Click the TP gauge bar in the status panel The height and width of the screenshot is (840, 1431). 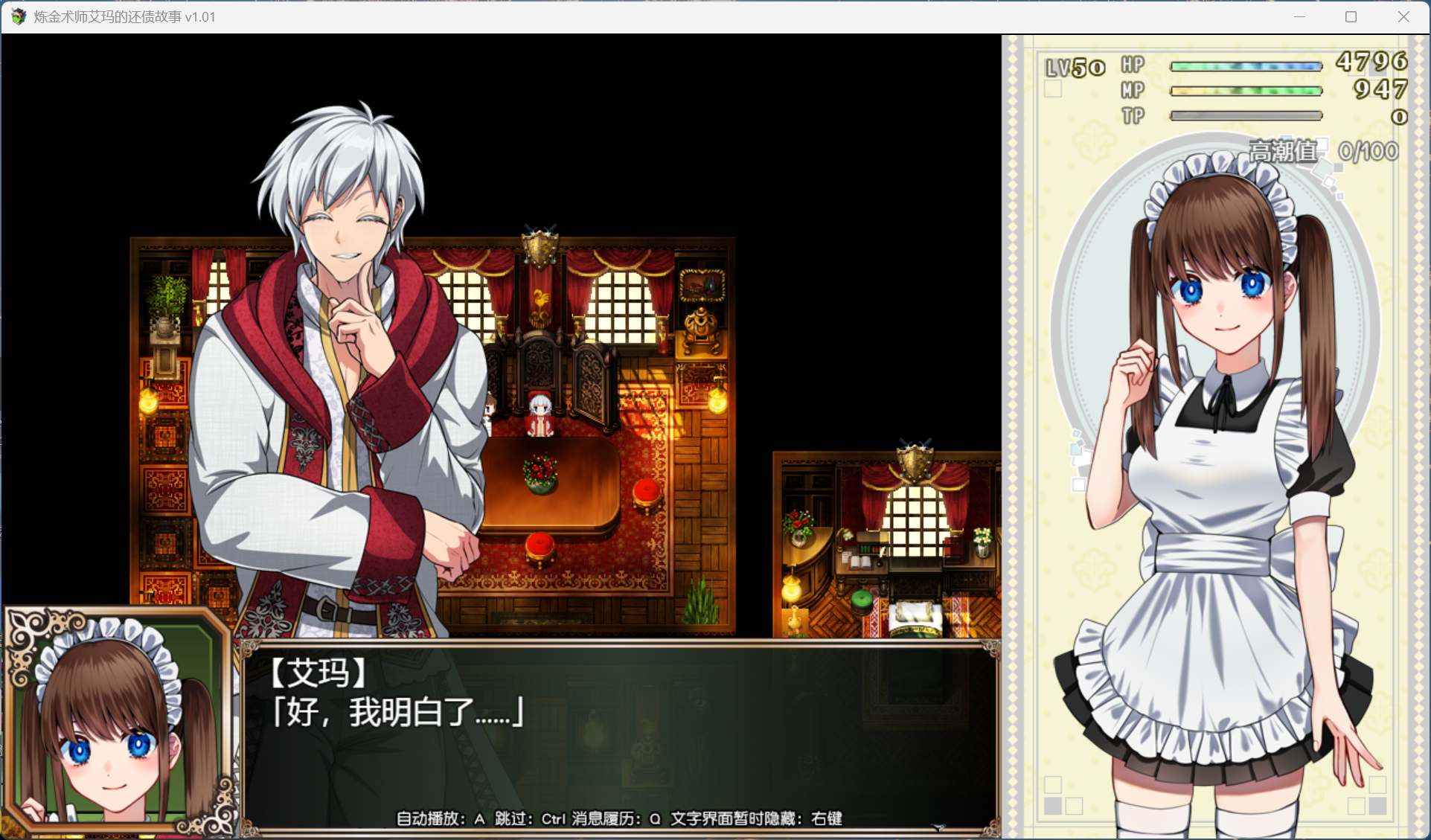tap(1246, 117)
